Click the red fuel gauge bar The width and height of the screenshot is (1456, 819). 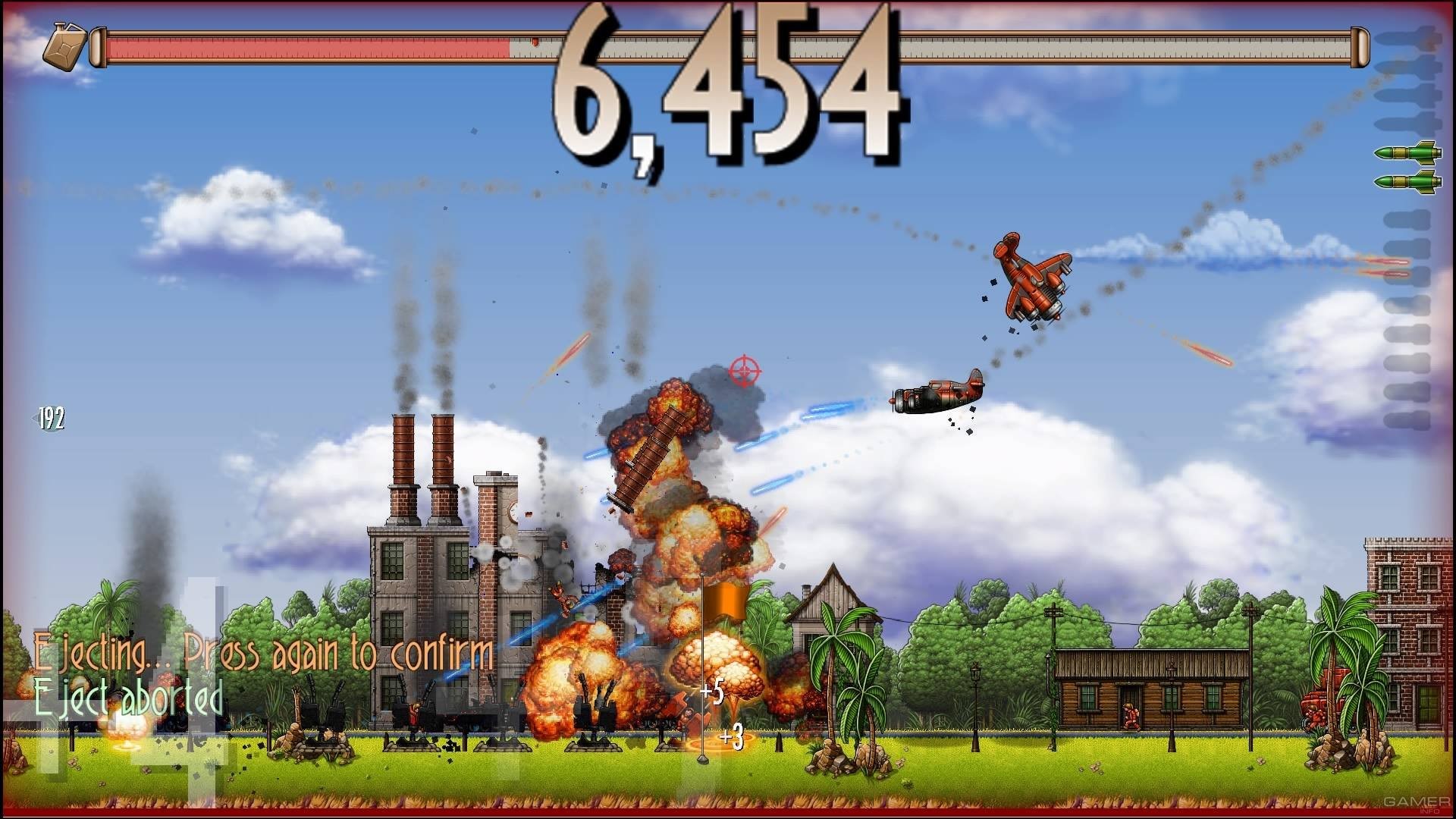(x=303, y=47)
